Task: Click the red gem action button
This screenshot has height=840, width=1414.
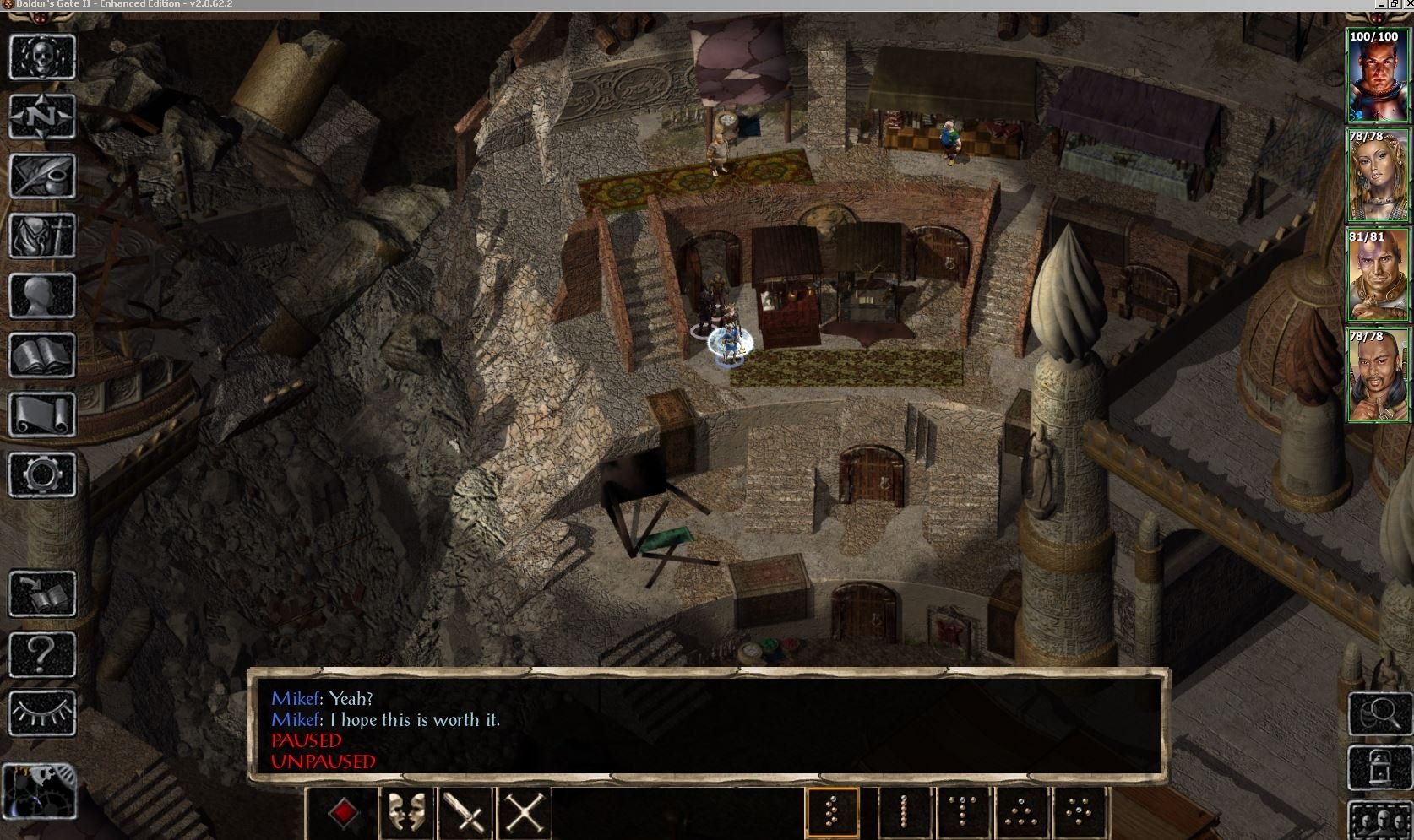Action: [x=343, y=813]
